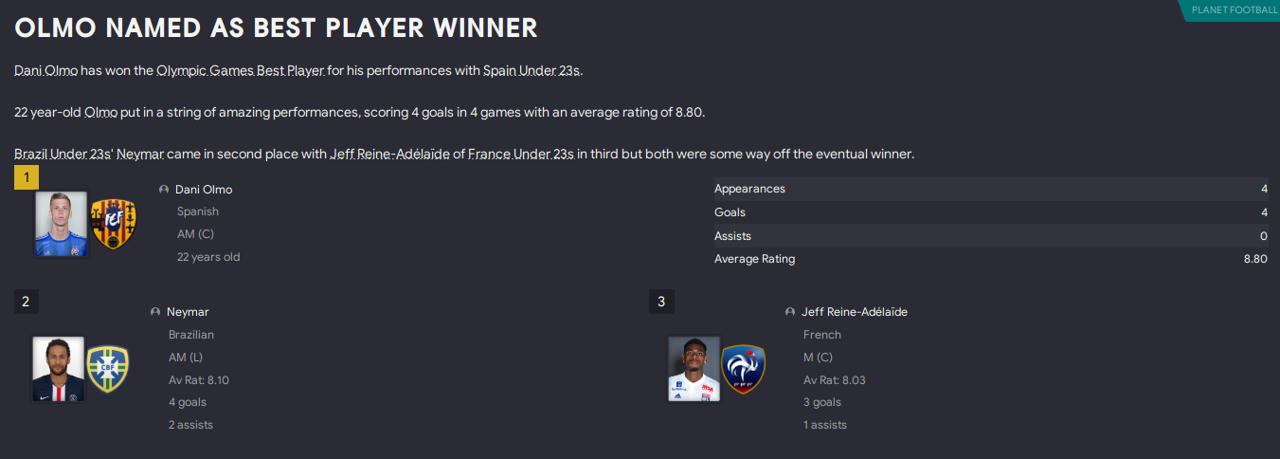This screenshot has width=1280, height=459.
Task: Visit the France Under 23s team link
Action: pyautogui.click(x=521, y=154)
